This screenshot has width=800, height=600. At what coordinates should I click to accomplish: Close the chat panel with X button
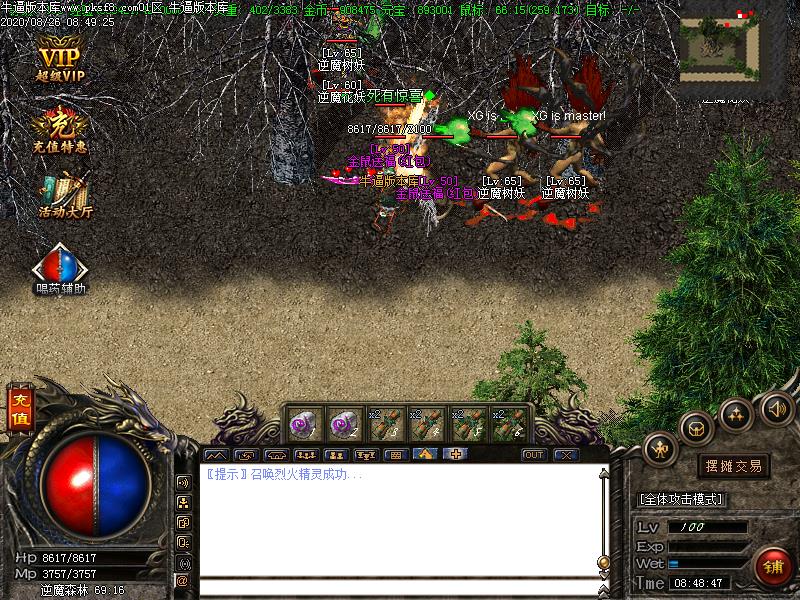tap(566, 455)
